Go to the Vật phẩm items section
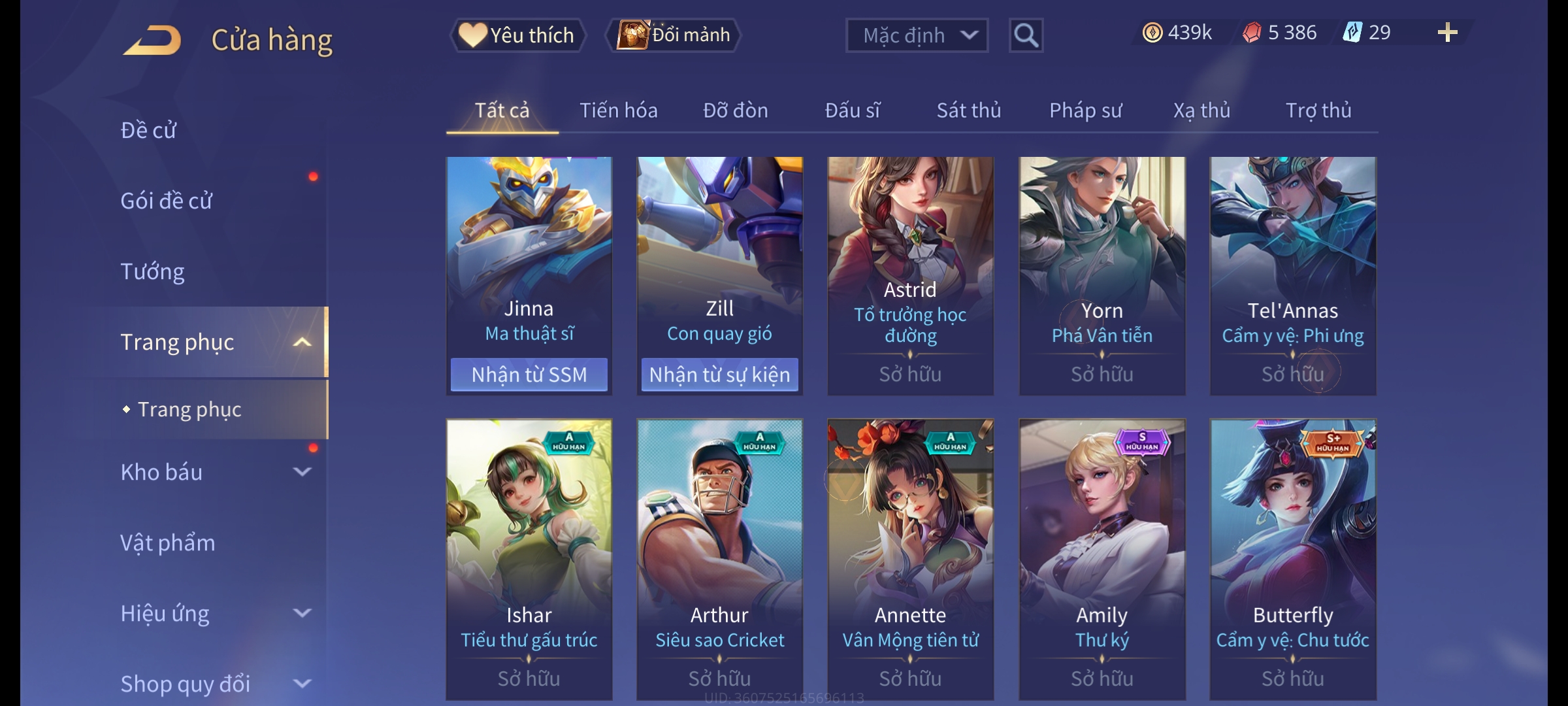The image size is (1568, 706). tap(167, 543)
